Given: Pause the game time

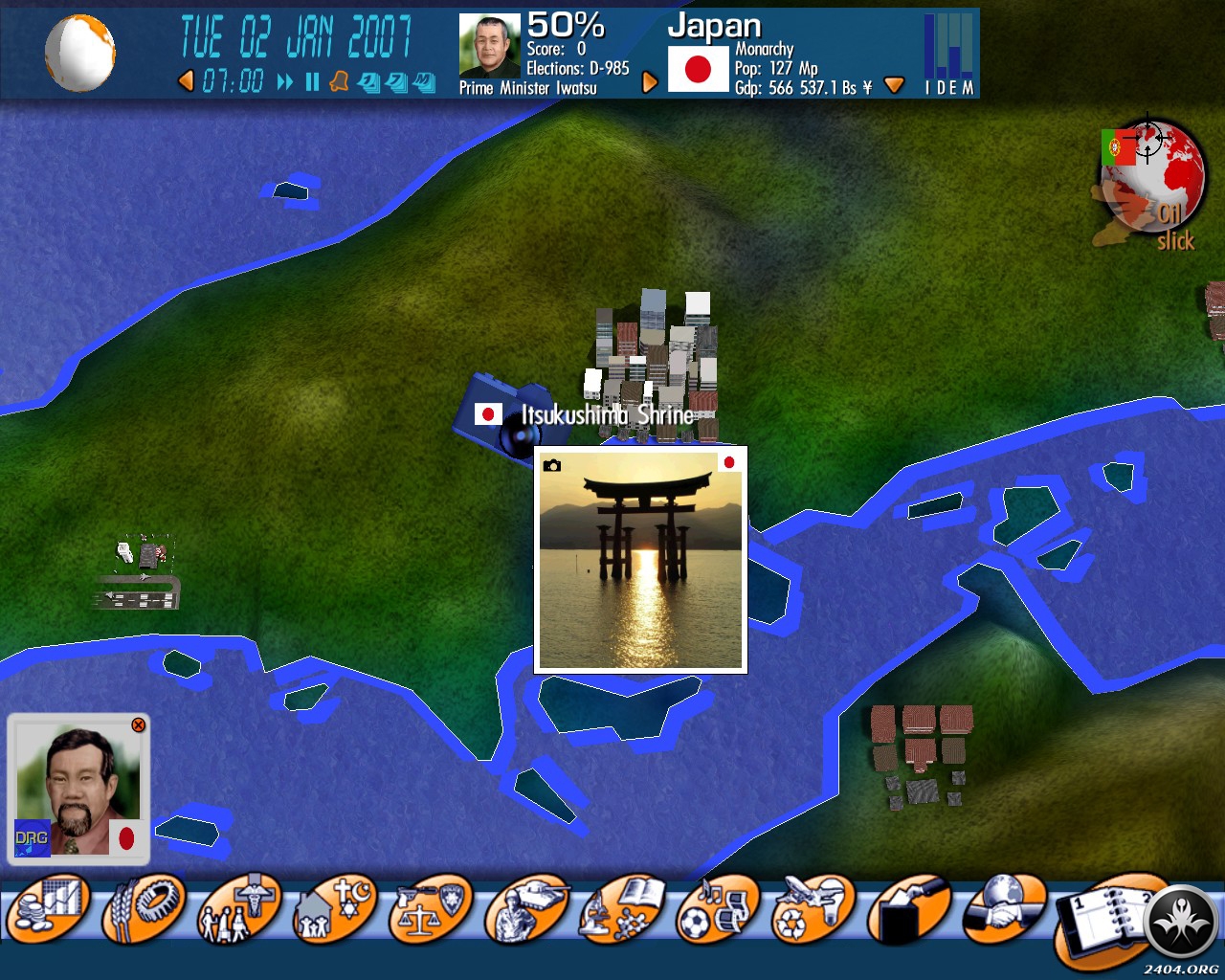Looking at the screenshot, I should 312,82.
